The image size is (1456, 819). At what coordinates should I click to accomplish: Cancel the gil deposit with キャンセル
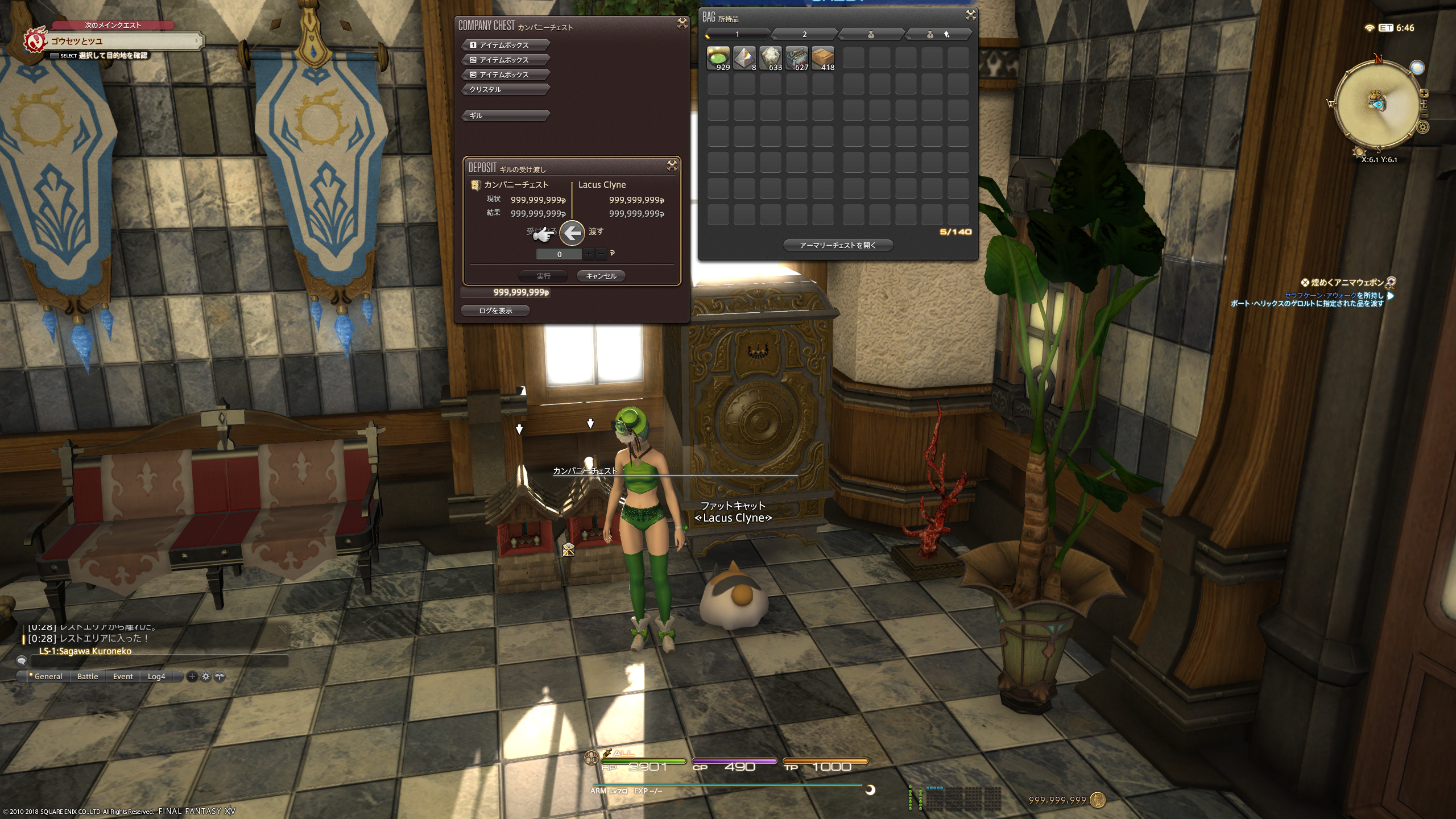tap(601, 276)
